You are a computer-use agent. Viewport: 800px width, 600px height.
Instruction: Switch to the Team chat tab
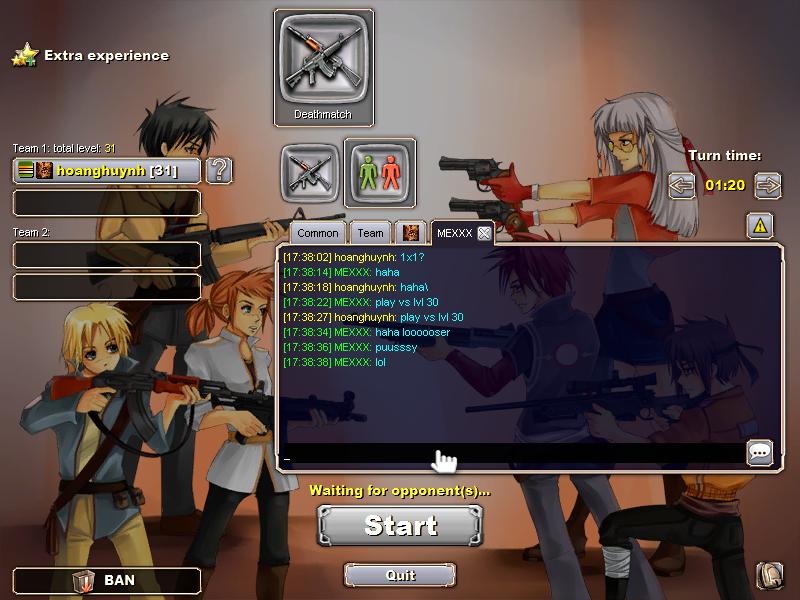pyautogui.click(x=370, y=233)
